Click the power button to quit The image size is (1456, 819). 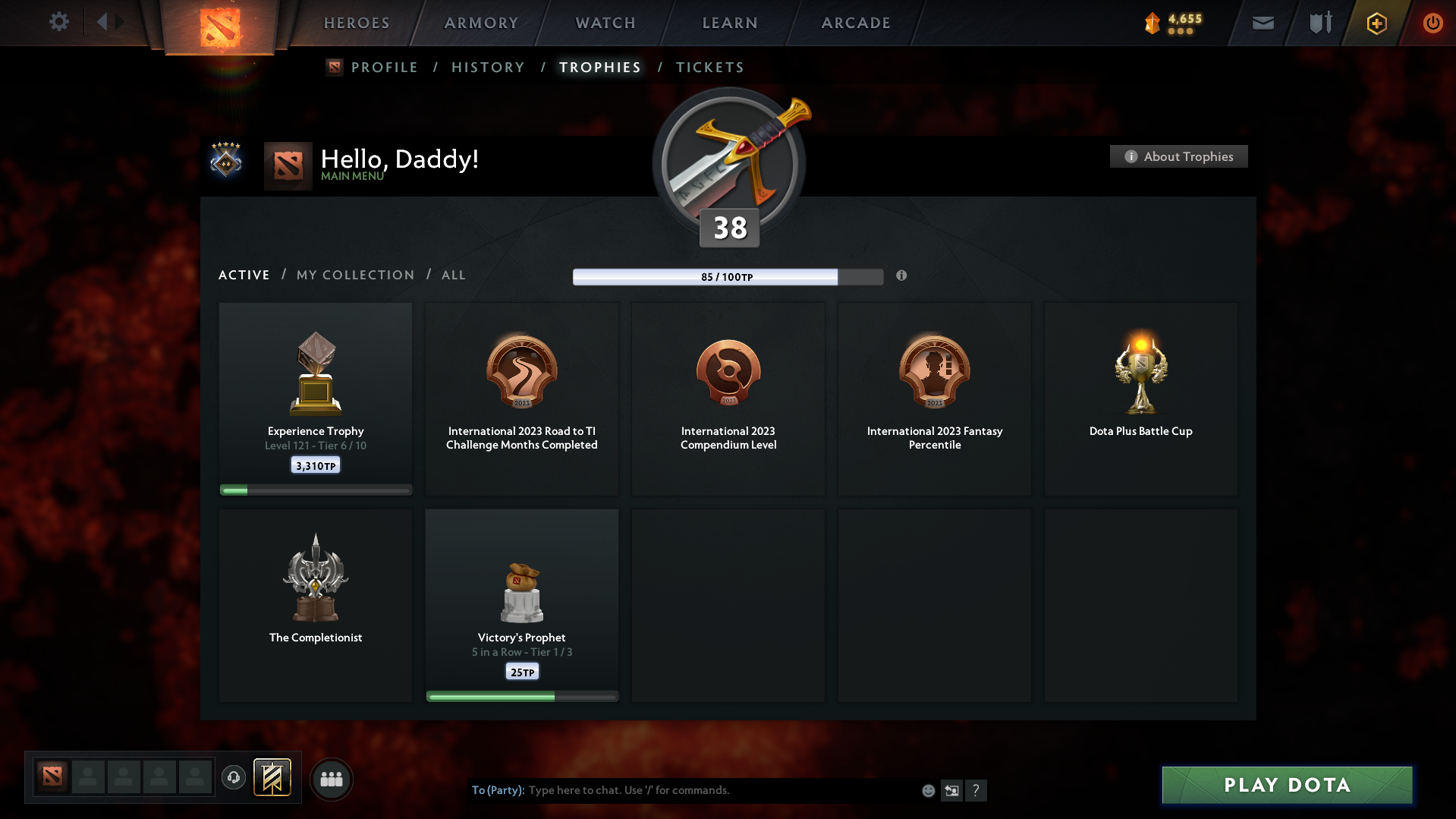tap(1432, 23)
